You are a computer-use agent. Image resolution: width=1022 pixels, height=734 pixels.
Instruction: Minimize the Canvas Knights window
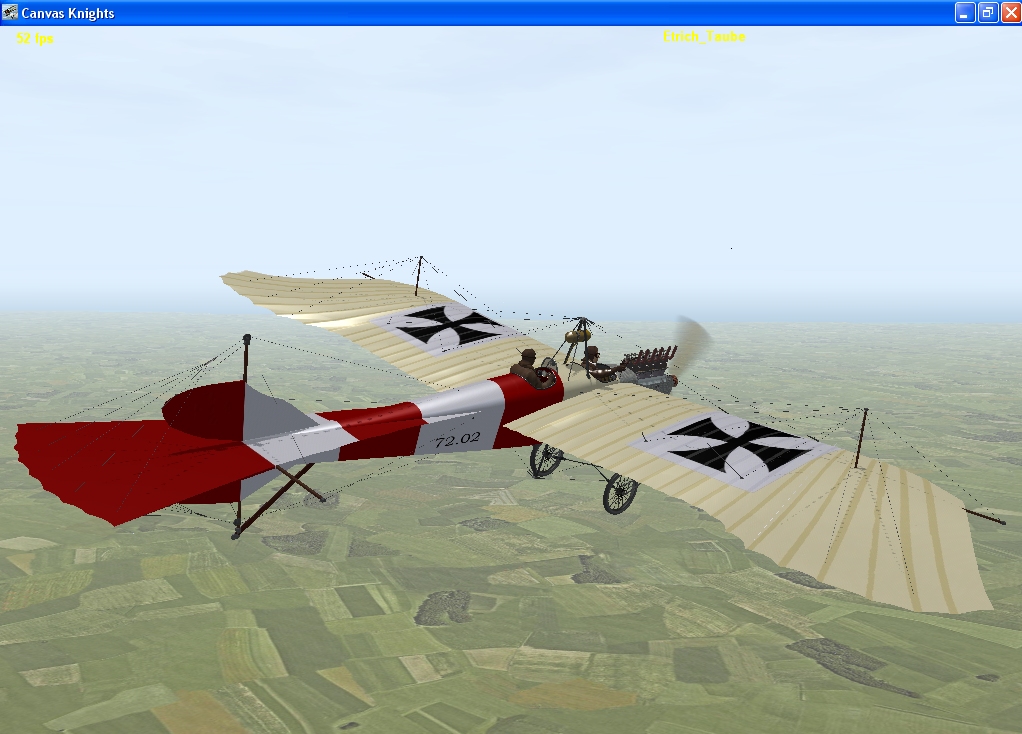click(x=965, y=13)
